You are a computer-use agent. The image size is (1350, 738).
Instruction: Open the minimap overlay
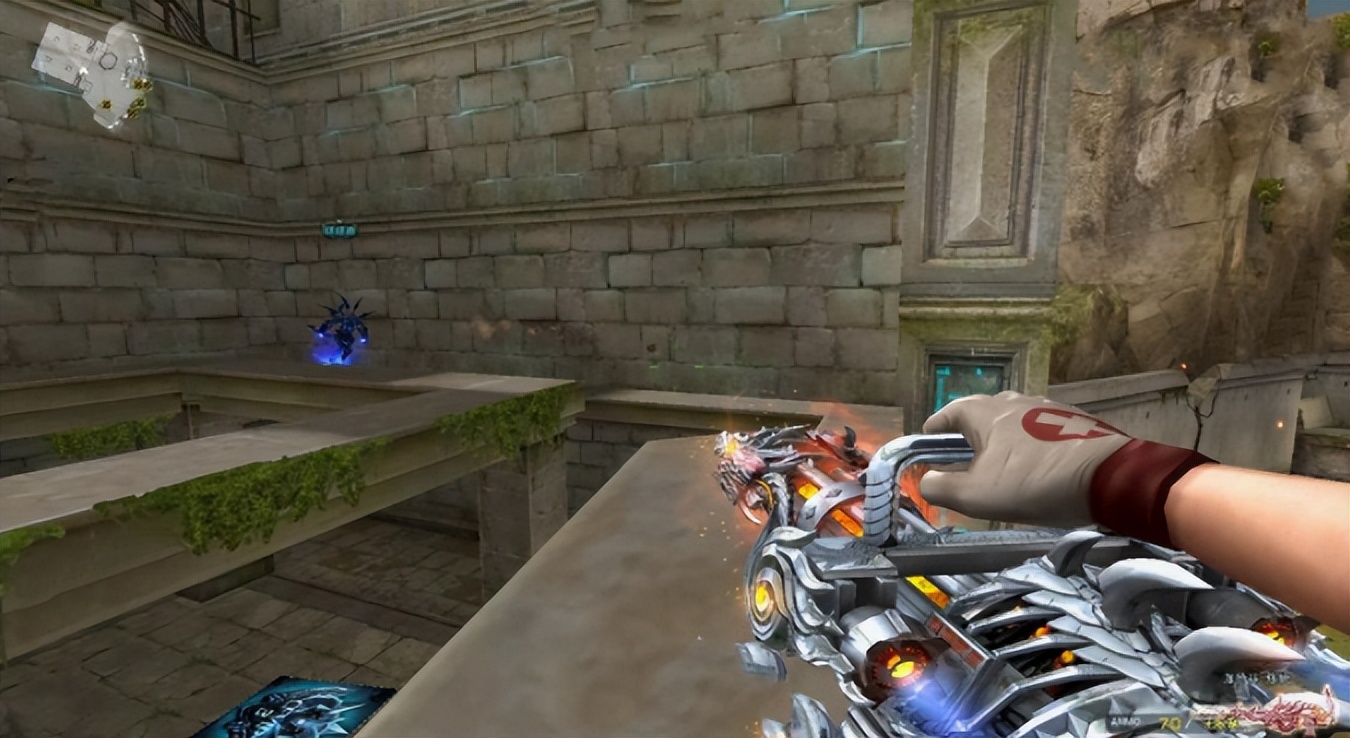click(x=92, y=70)
